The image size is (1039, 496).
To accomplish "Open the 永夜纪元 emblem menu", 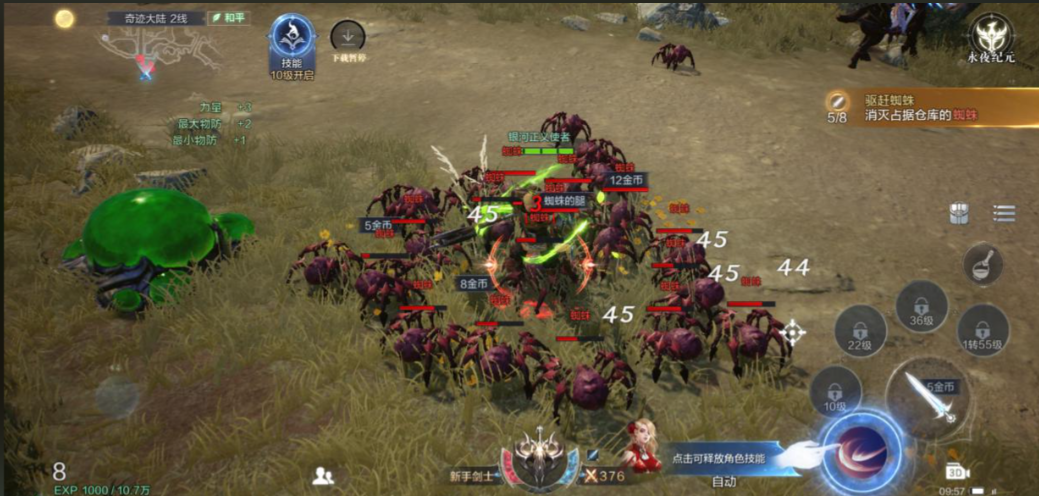I will [990, 38].
